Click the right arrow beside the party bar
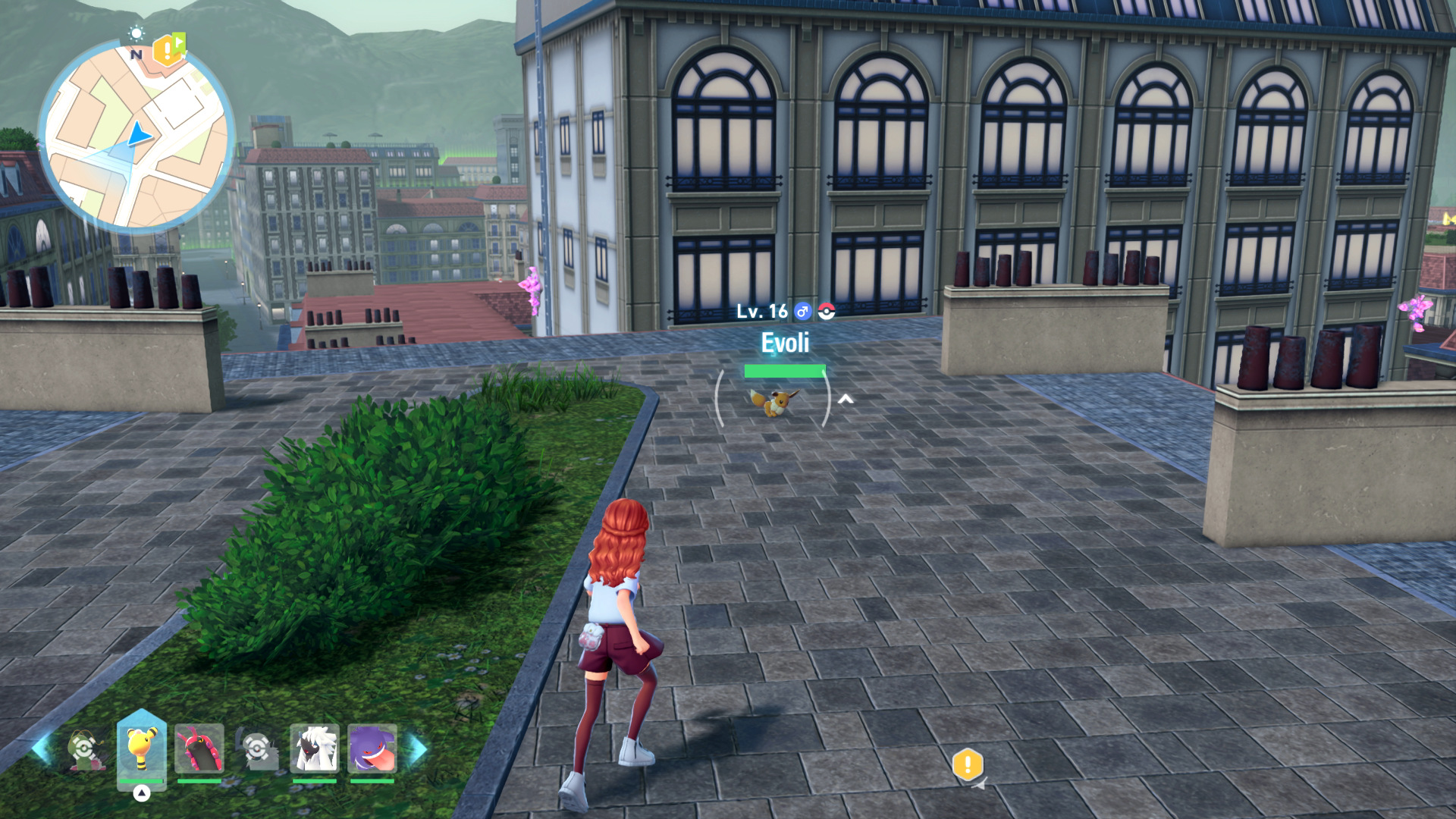This screenshot has width=1456, height=819. point(418,749)
